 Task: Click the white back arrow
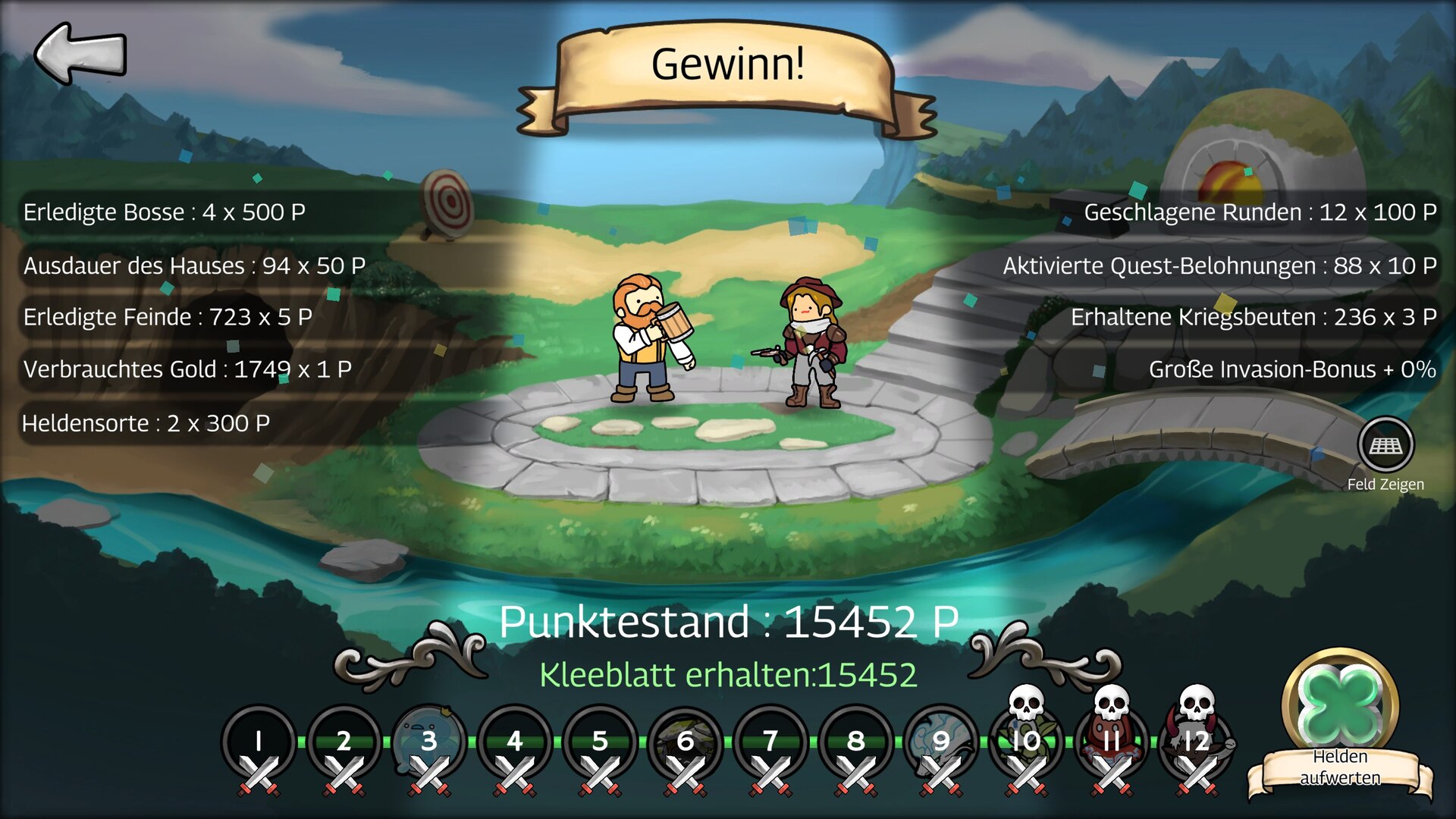click(80, 53)
